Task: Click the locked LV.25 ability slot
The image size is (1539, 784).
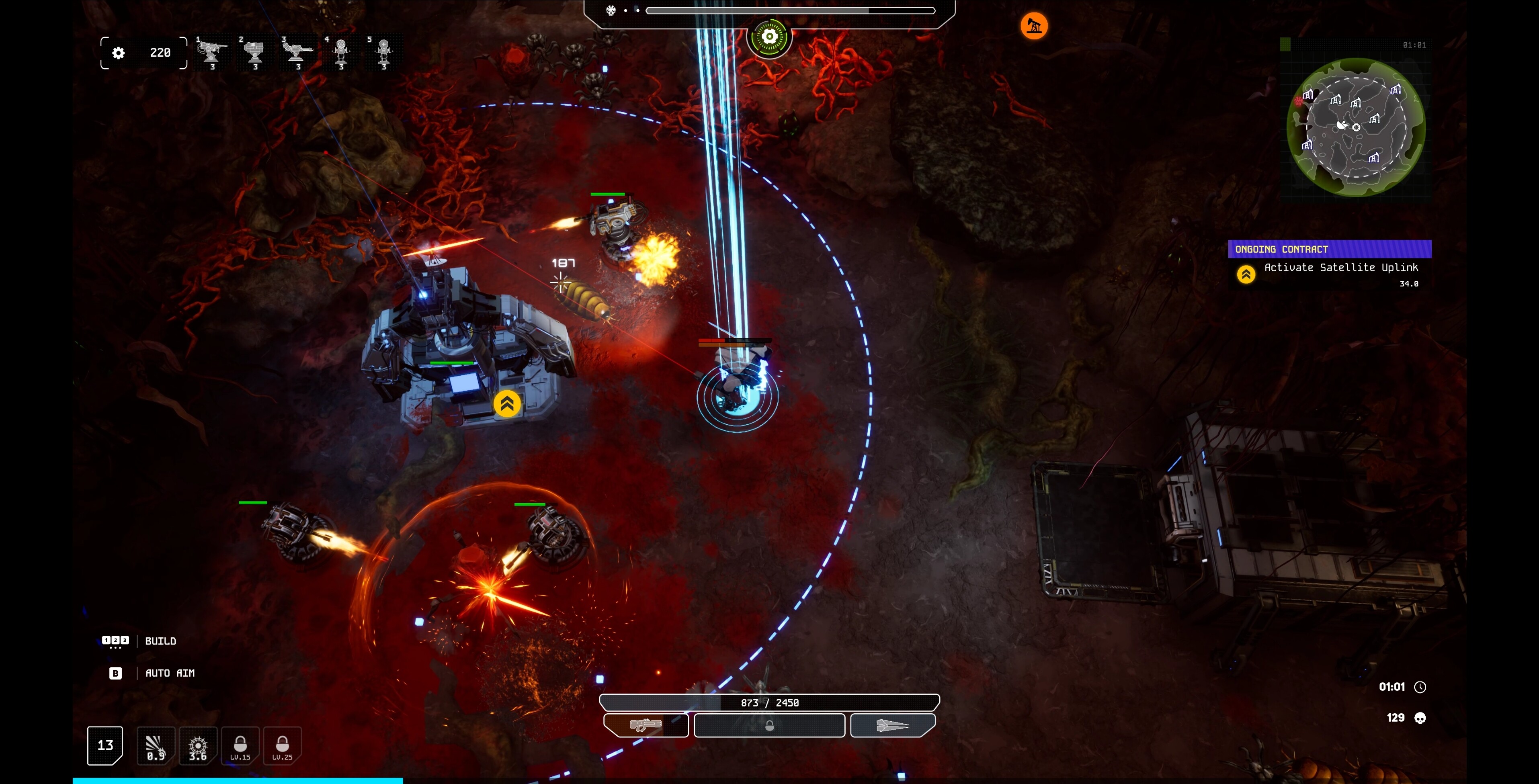Action: (x=282, y=745)
